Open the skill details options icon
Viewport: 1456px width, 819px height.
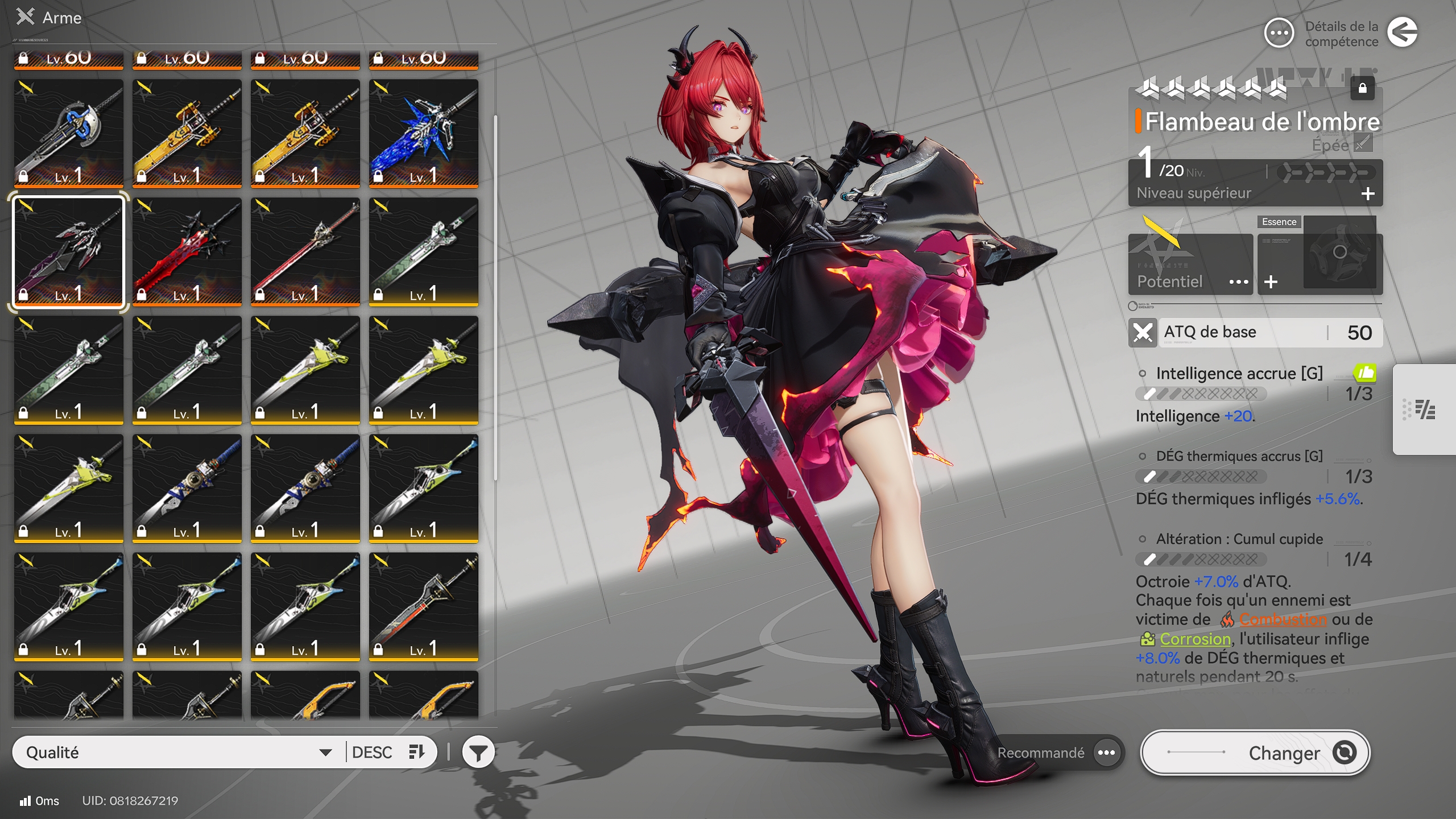(1279, 34)
